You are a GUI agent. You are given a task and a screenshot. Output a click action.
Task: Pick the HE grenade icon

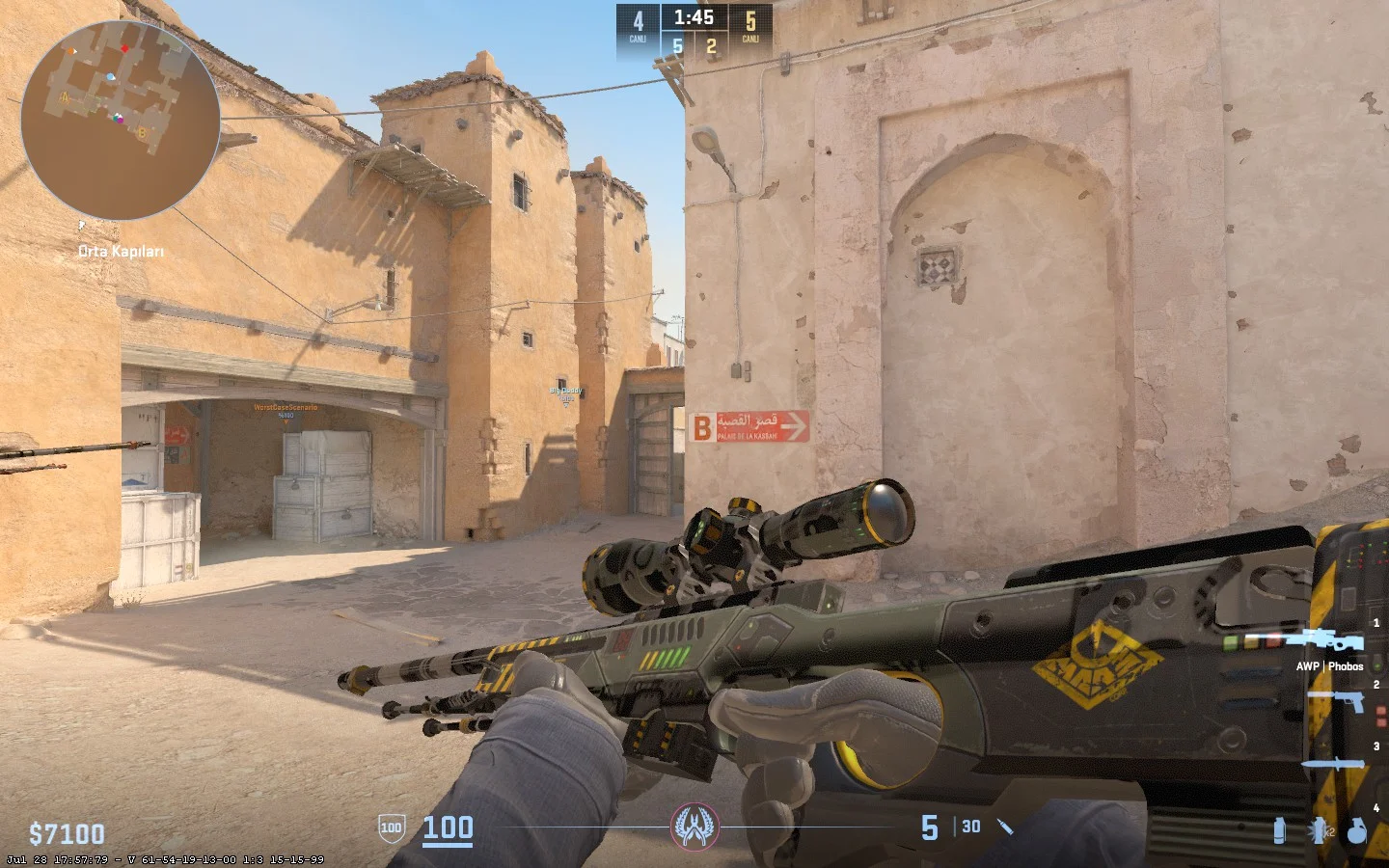tap(1356, 830)
